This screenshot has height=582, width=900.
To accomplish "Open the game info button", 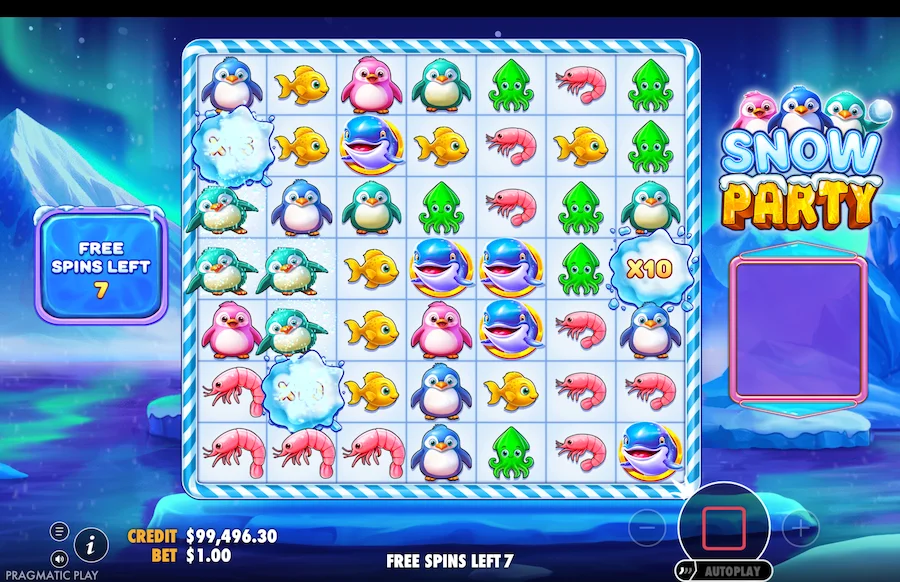I will [92, 544].
